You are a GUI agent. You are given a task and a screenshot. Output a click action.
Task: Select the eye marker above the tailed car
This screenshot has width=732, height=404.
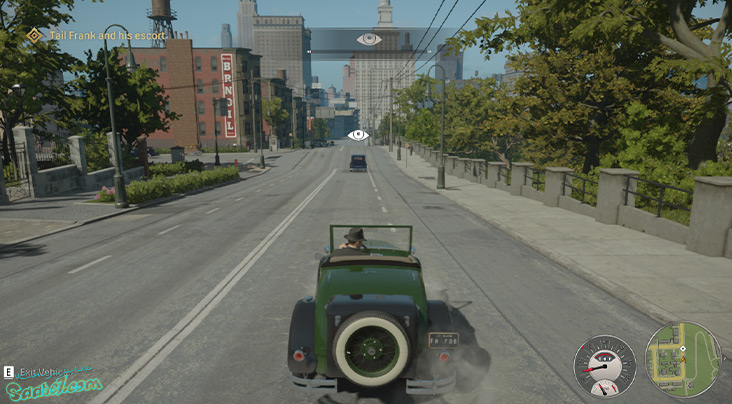pos(358,134)
